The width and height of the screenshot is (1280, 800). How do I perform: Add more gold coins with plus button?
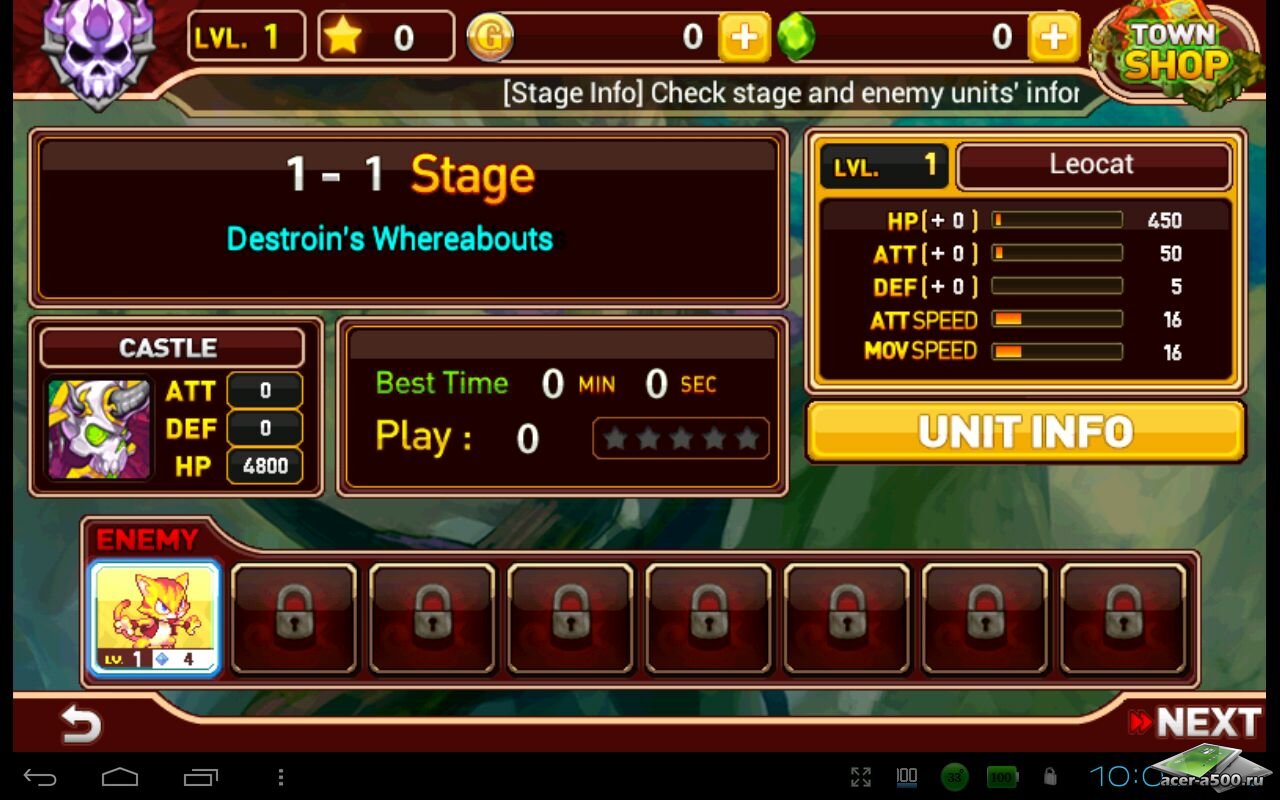744,38
